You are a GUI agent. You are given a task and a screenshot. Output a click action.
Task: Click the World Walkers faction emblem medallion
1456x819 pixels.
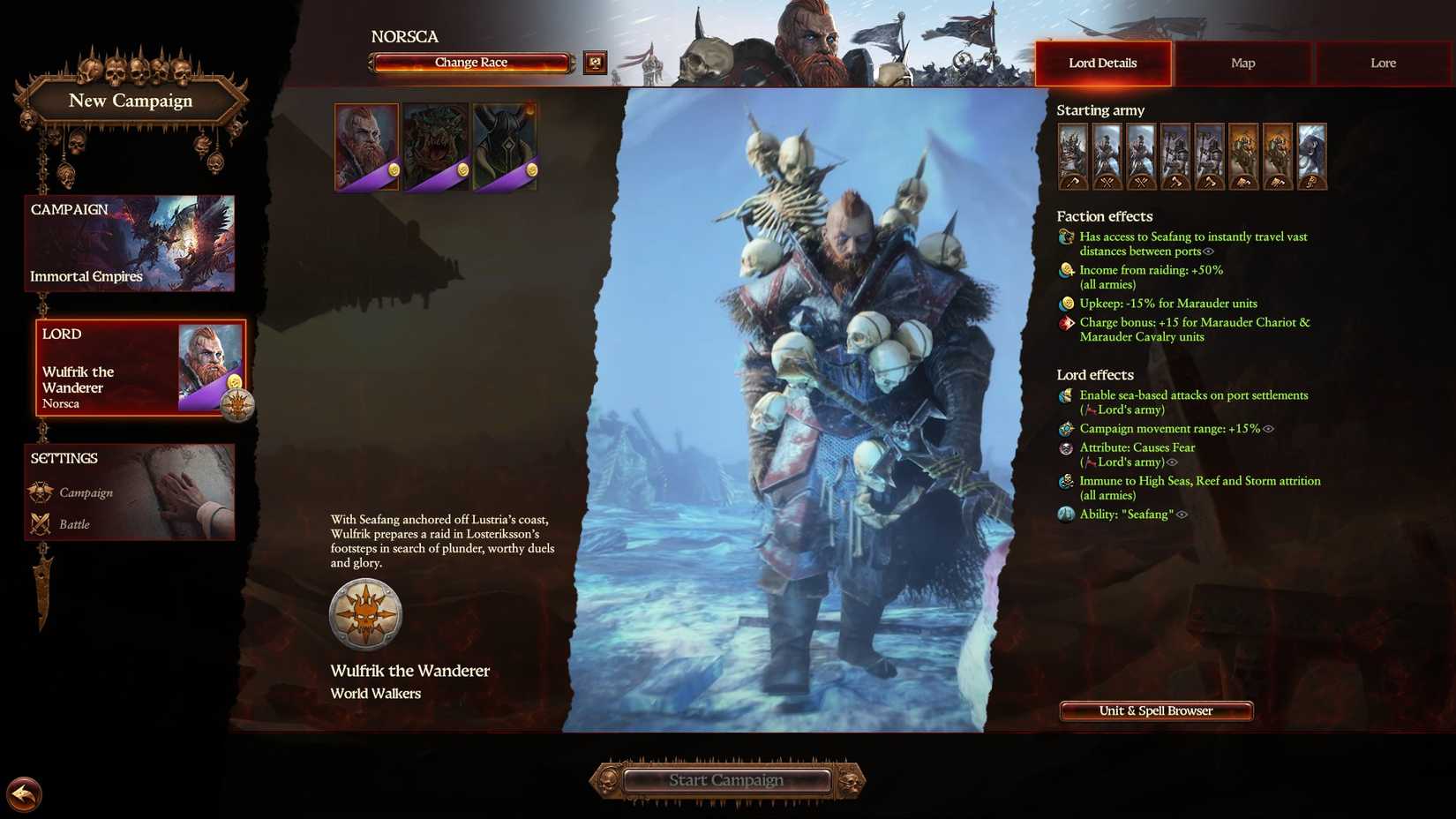366,614
